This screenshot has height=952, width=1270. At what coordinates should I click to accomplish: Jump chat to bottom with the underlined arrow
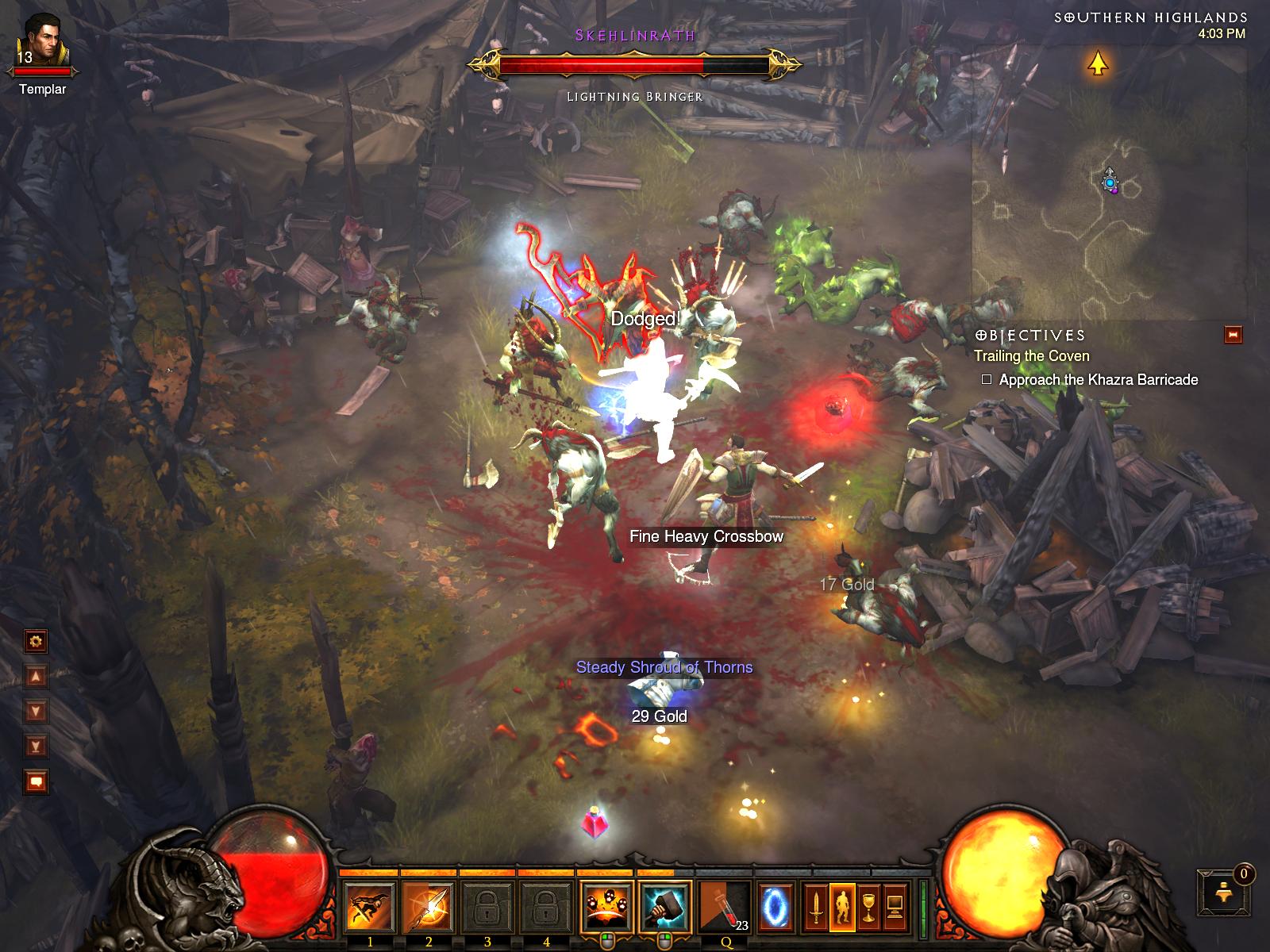(37, 746)
